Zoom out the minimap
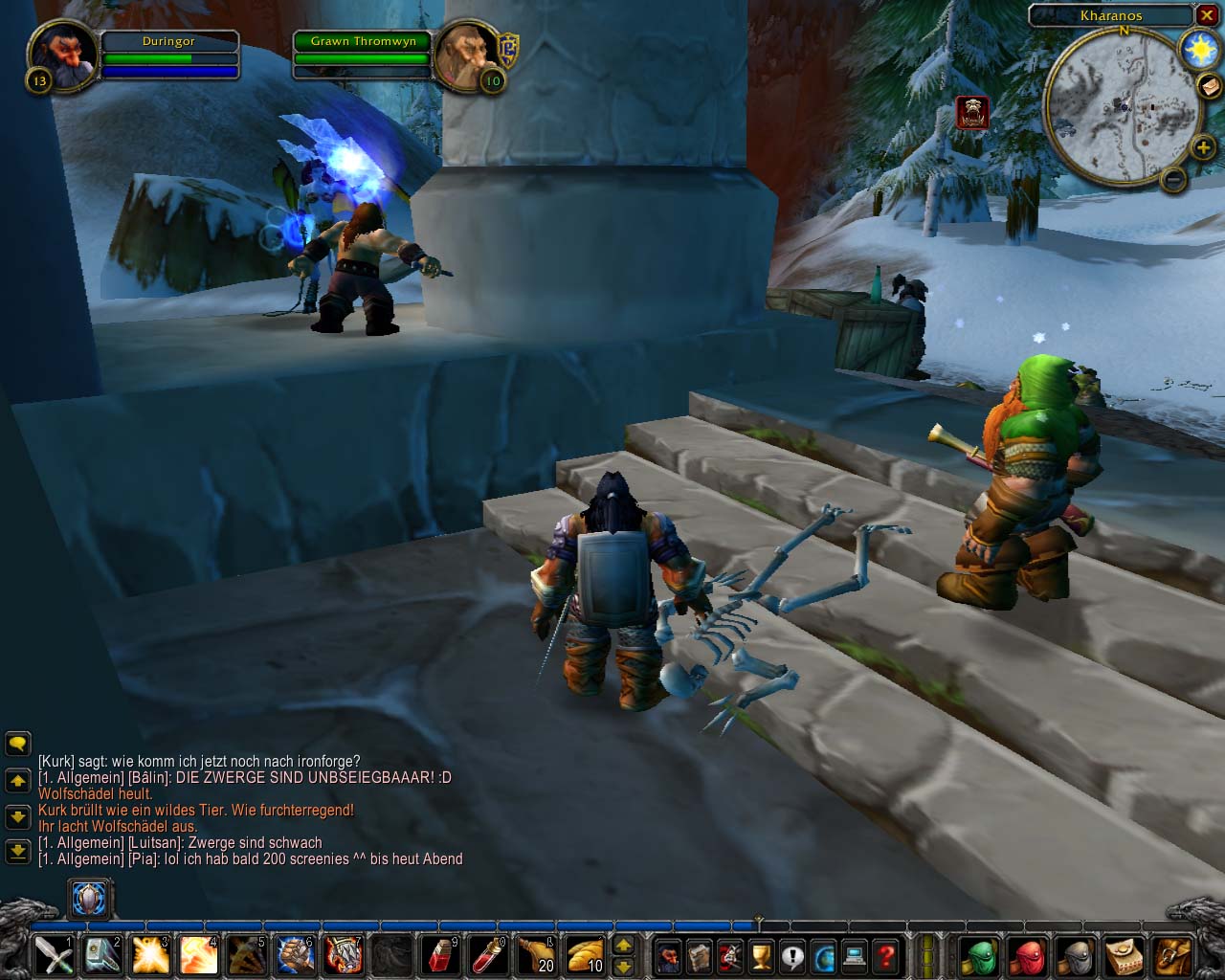The height and width of the screenshot is (980, 1225). click(1174, 178)
